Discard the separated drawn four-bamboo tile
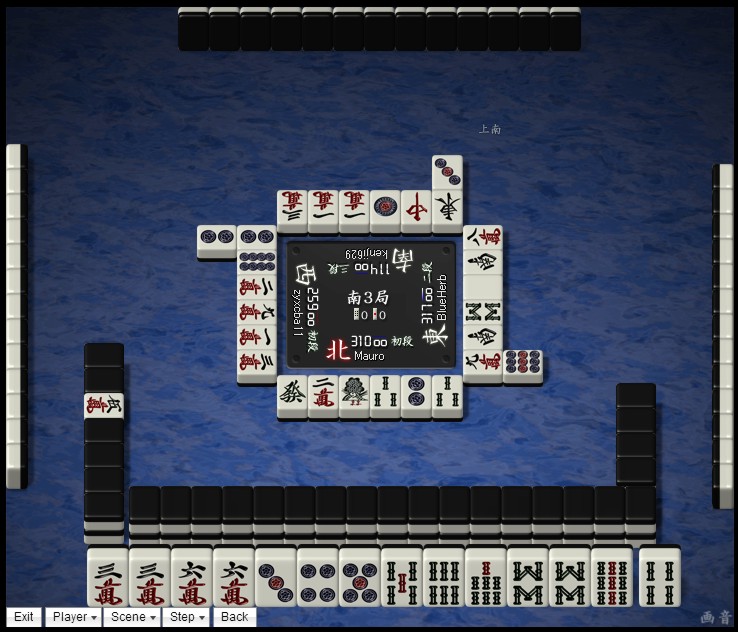This screenshot has height=632, width=738. [659, 578]
